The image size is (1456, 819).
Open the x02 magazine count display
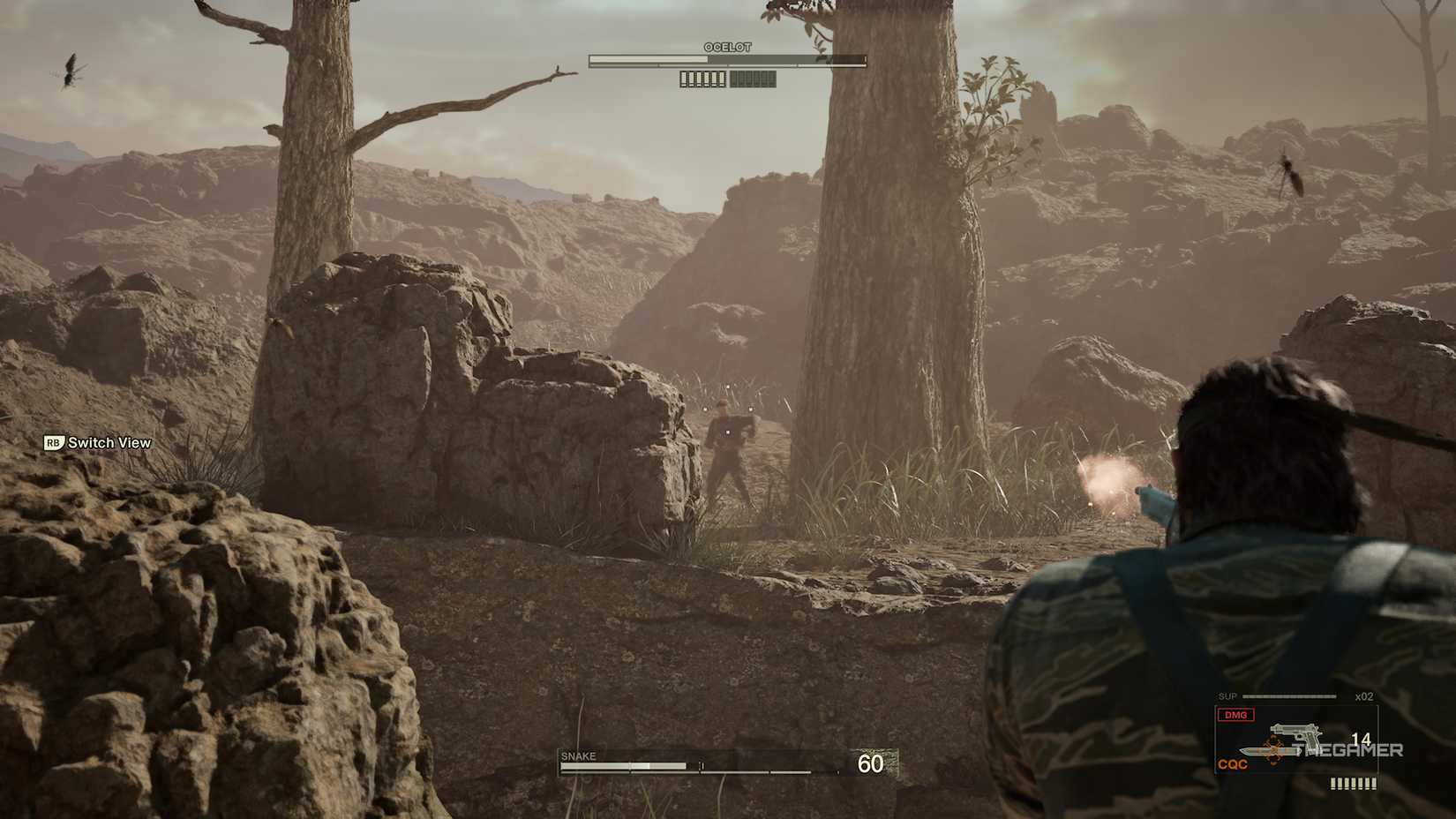tap(1363, 696)
